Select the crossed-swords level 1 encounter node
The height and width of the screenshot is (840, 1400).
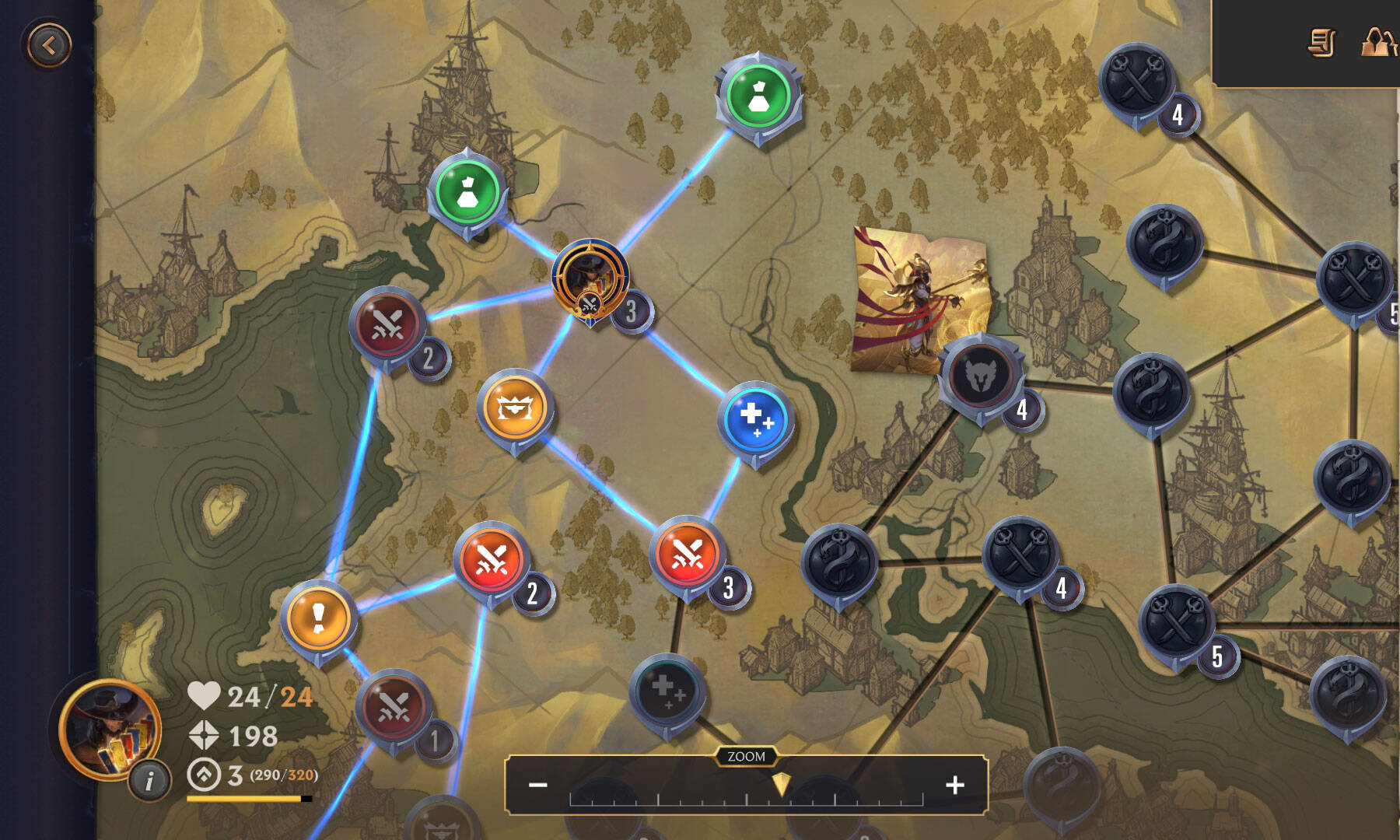click(394, 707)
